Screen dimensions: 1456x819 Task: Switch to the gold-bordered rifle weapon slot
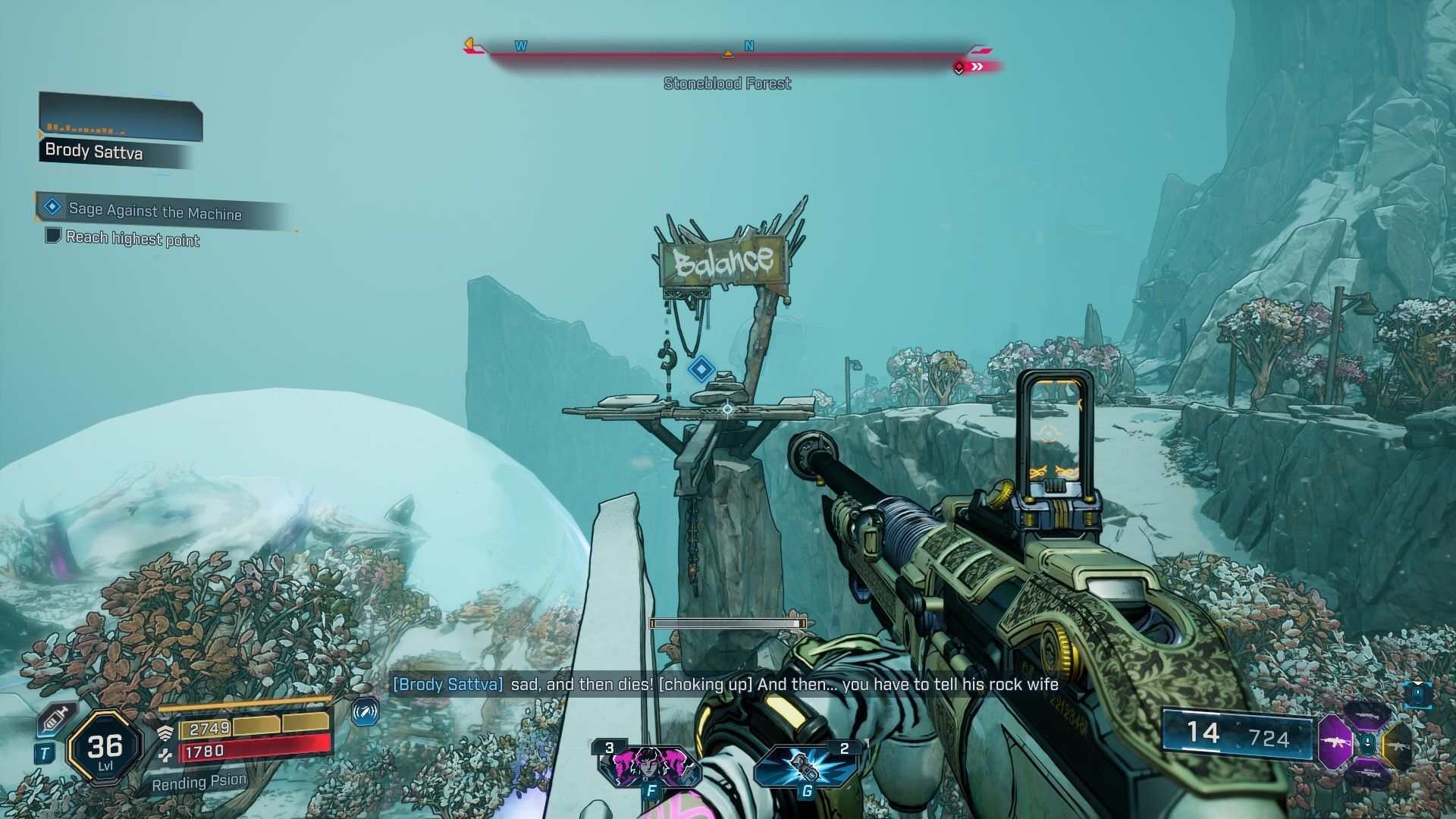click(1398, 744)
